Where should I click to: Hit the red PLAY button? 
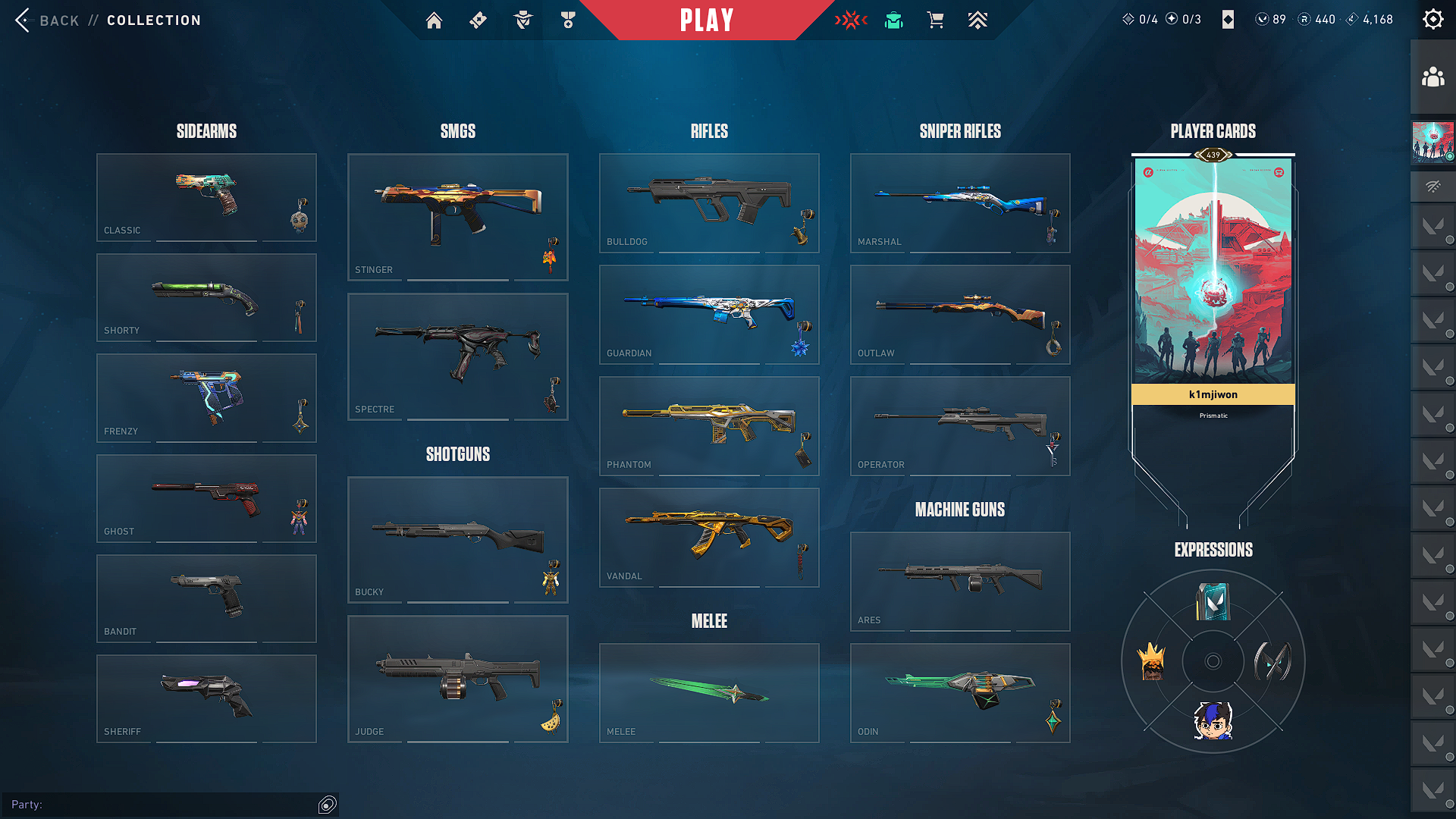(x=707, y=20)
